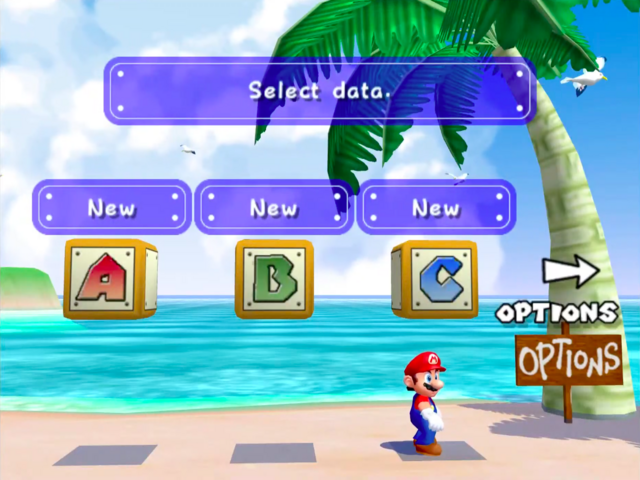Screen dimensions: 640x480
Task: Pick the New panel above block C
Action: (436, 207)
